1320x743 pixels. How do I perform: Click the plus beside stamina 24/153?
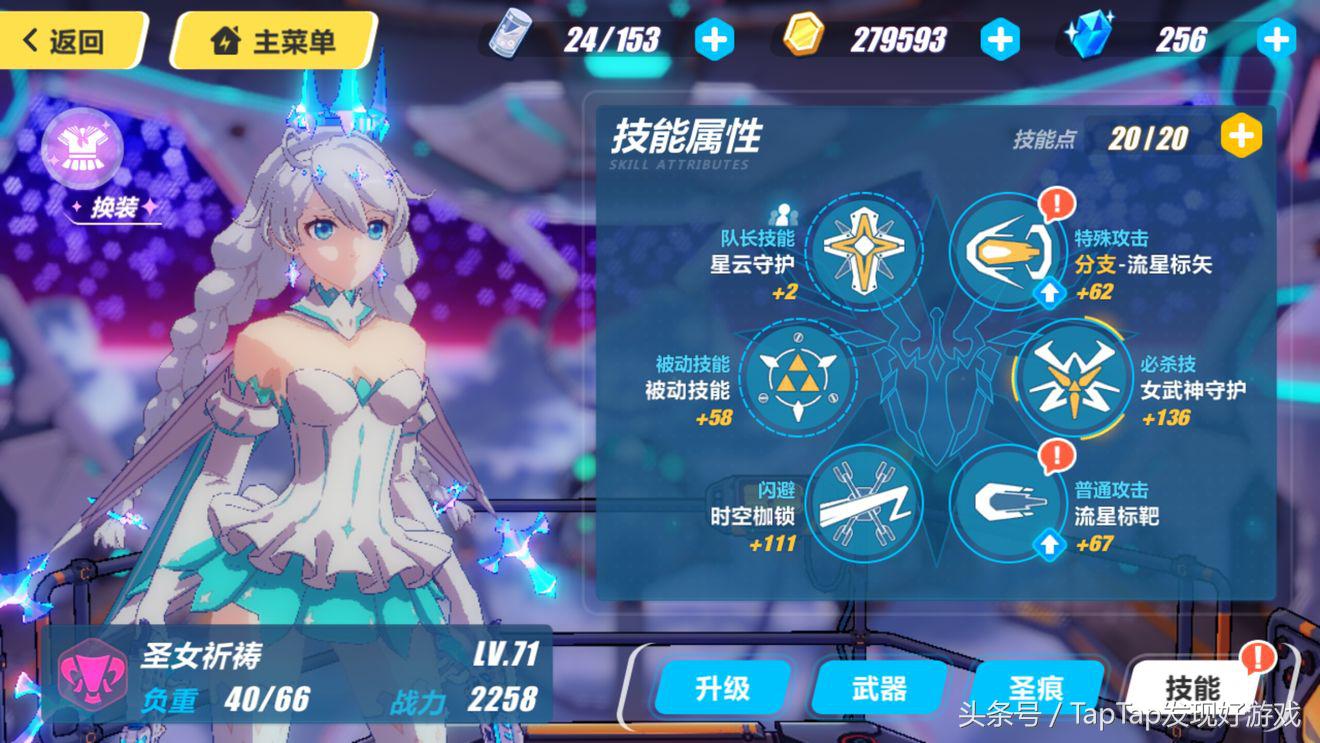[x=716, y=39]
